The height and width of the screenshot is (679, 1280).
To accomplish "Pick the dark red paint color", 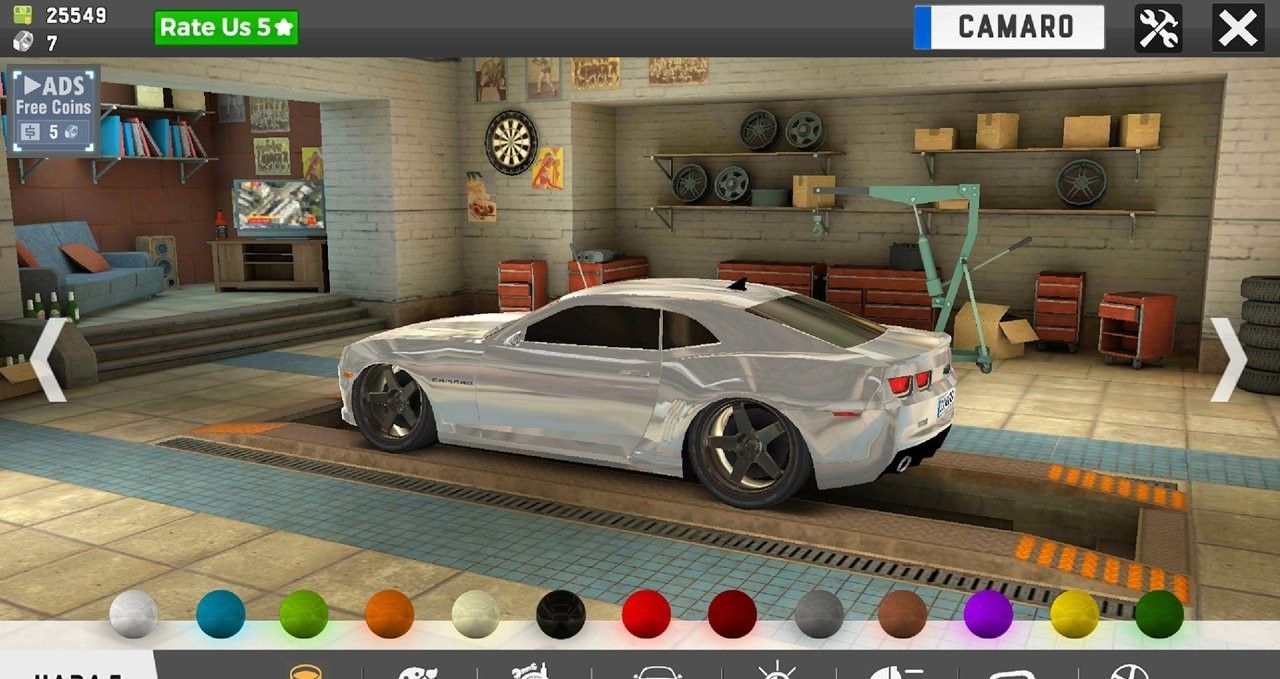I will 732,614.
